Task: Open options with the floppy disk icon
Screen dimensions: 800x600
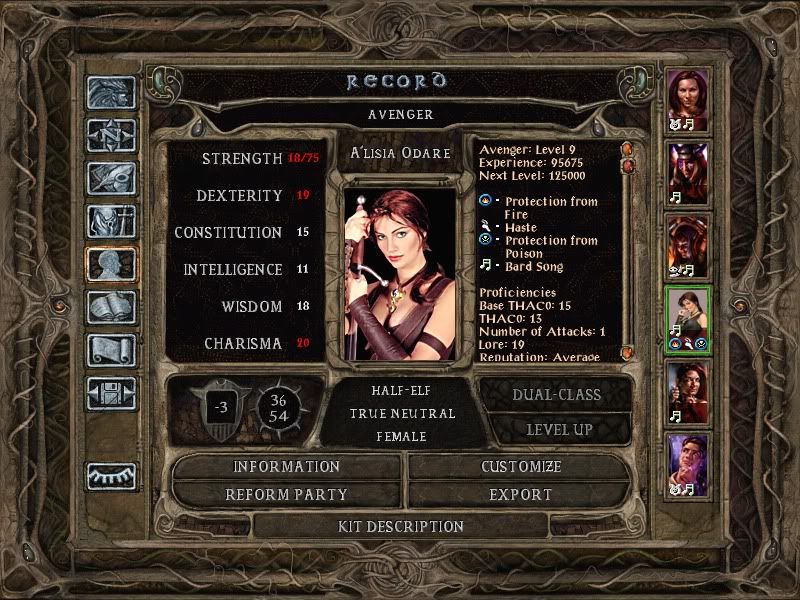Action: pyautogui.click(x=111, y=392)
